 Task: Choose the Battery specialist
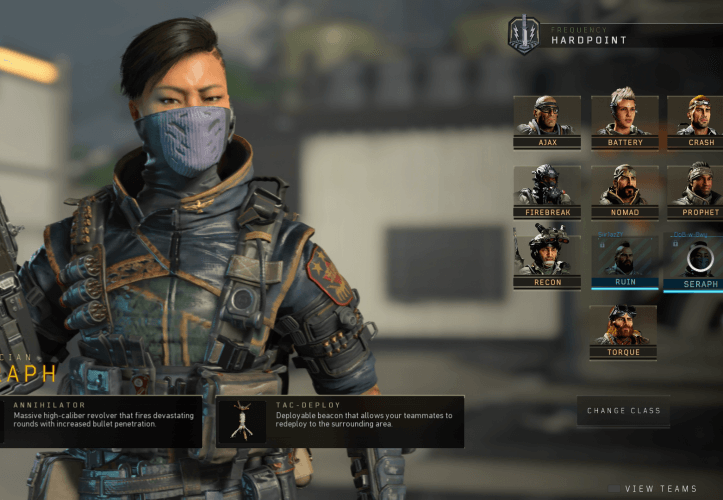[x=624, y=122]
